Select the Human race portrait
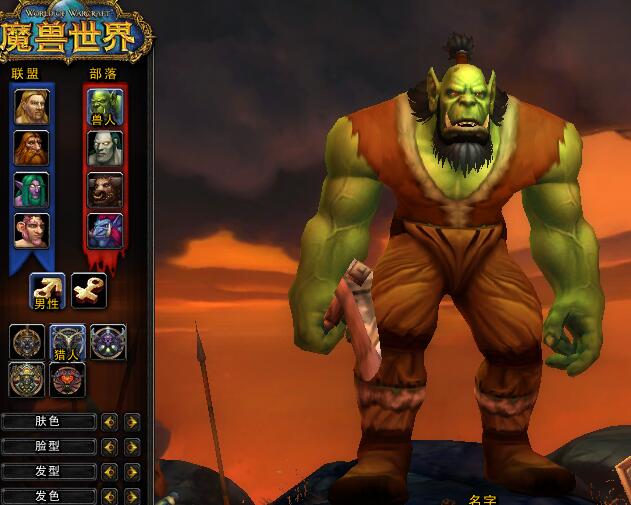Viewport: 631px width, 505px height. pyautogui.click(x=31, y=106)
